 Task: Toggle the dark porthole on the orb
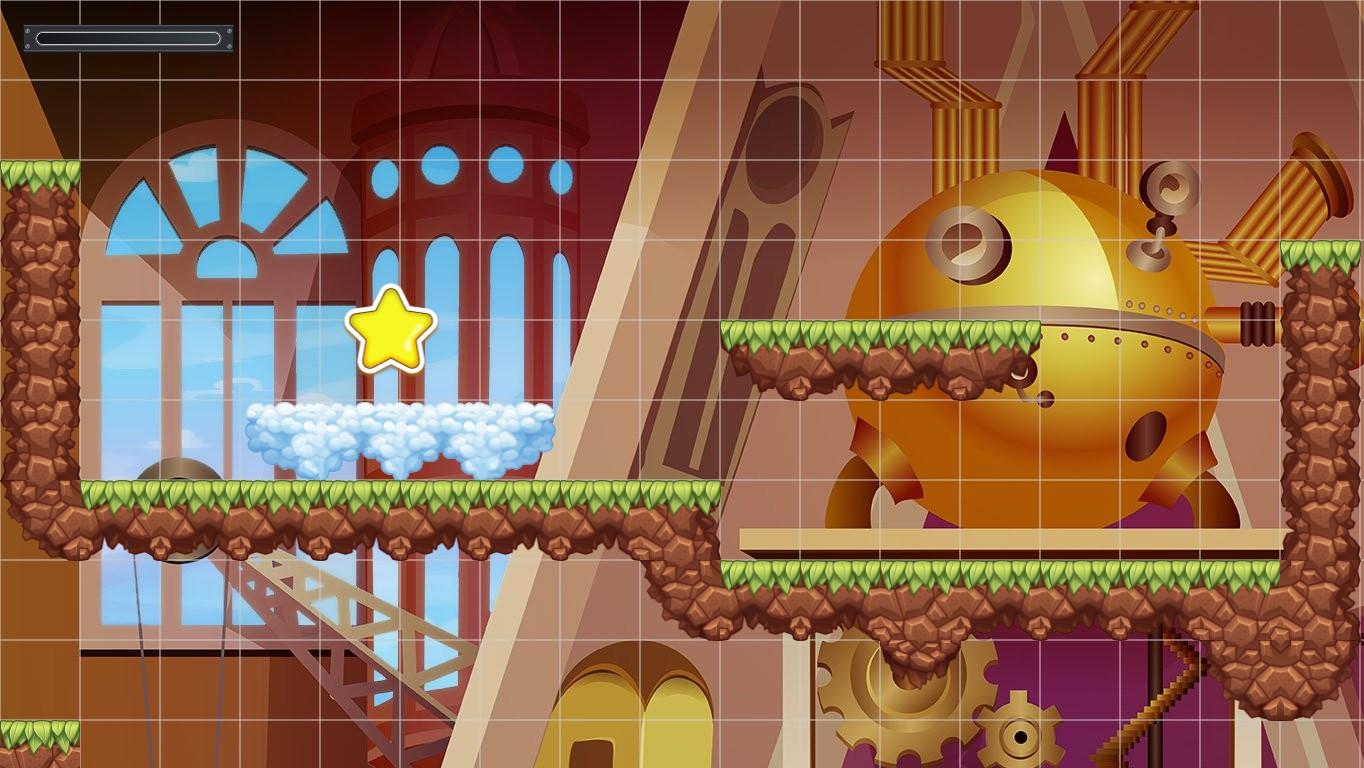(1145, 435)
